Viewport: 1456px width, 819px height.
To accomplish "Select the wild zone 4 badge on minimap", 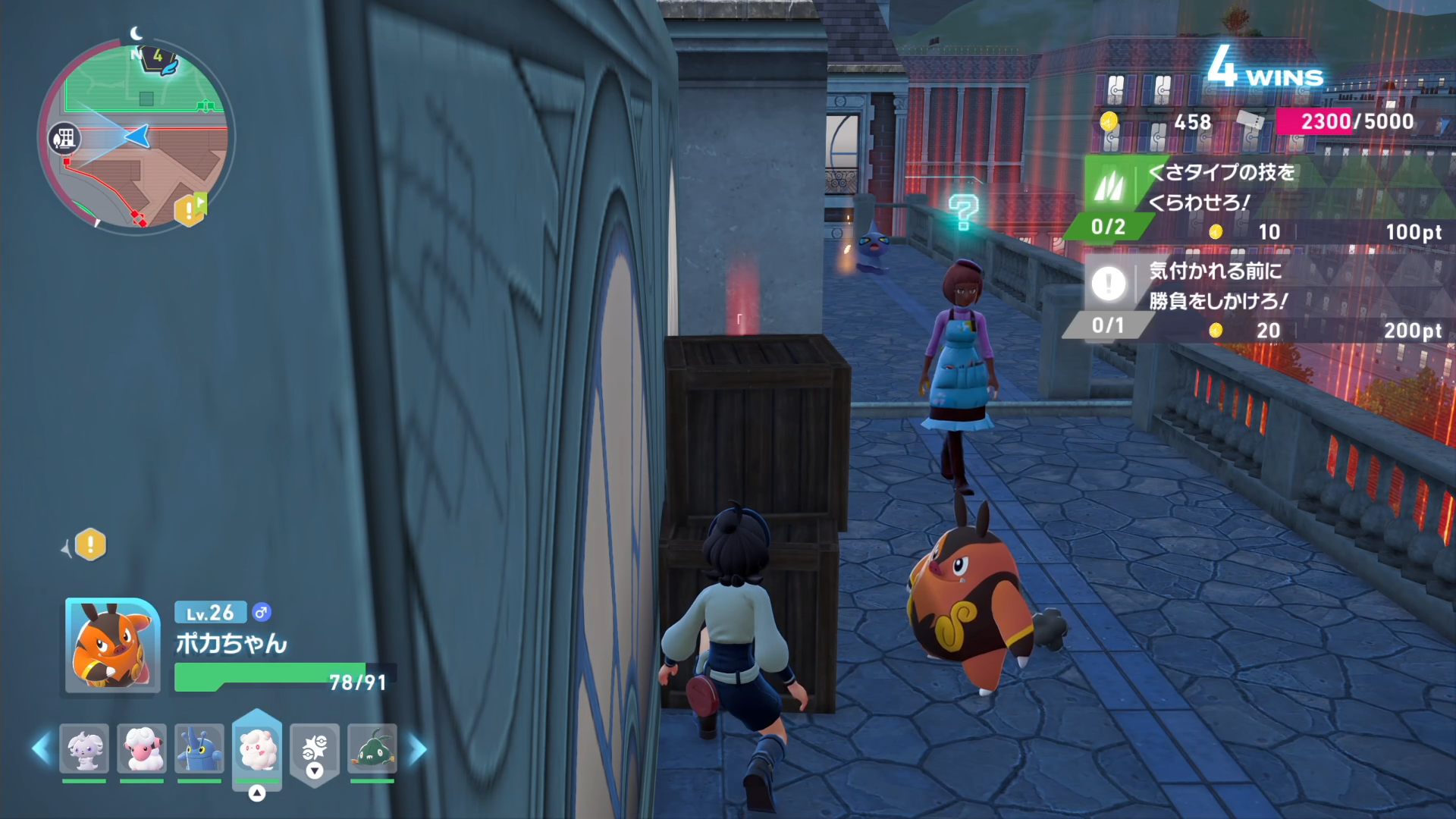I will point(159,59).
